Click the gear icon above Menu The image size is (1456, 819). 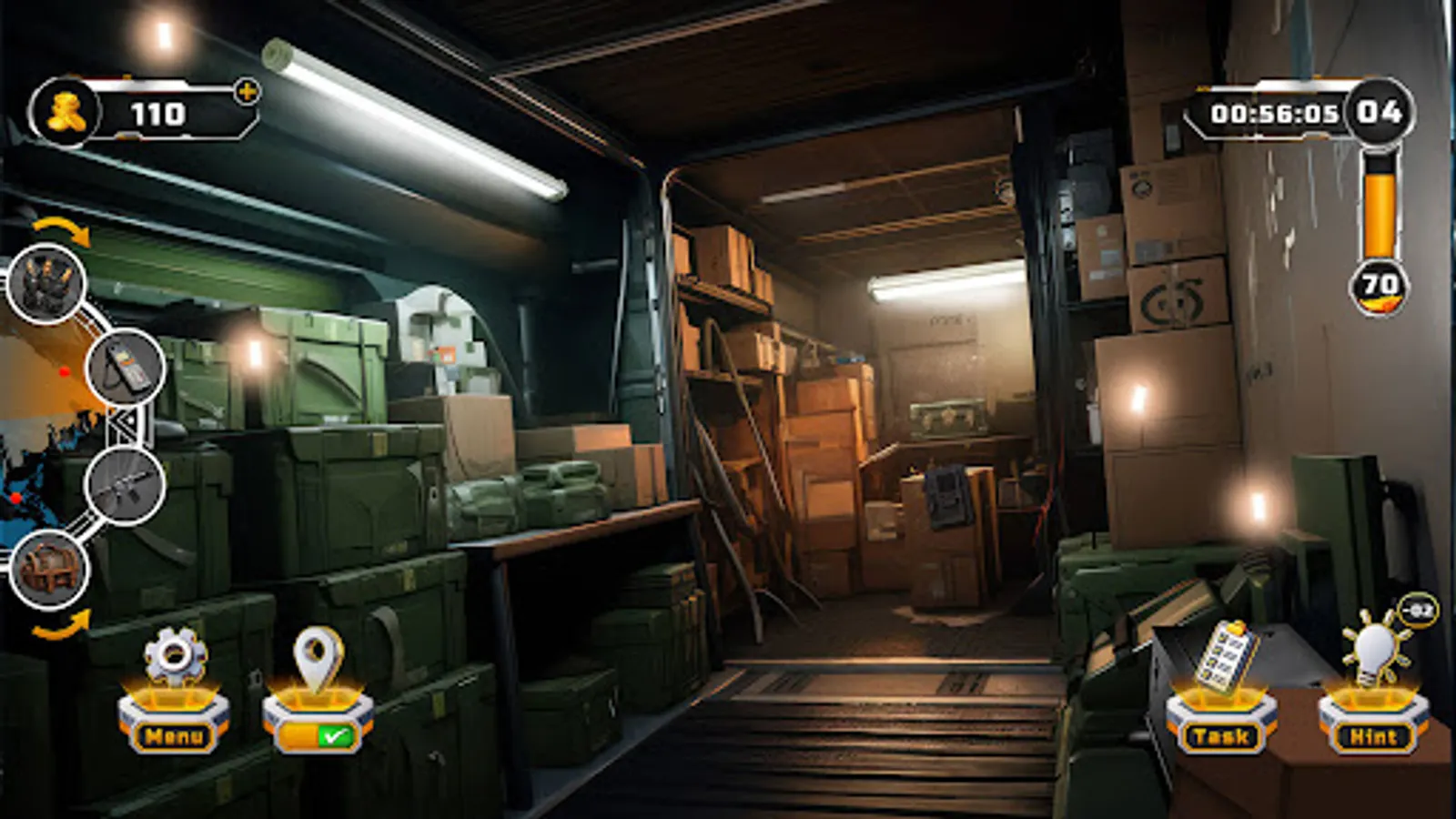pos(173,652)
